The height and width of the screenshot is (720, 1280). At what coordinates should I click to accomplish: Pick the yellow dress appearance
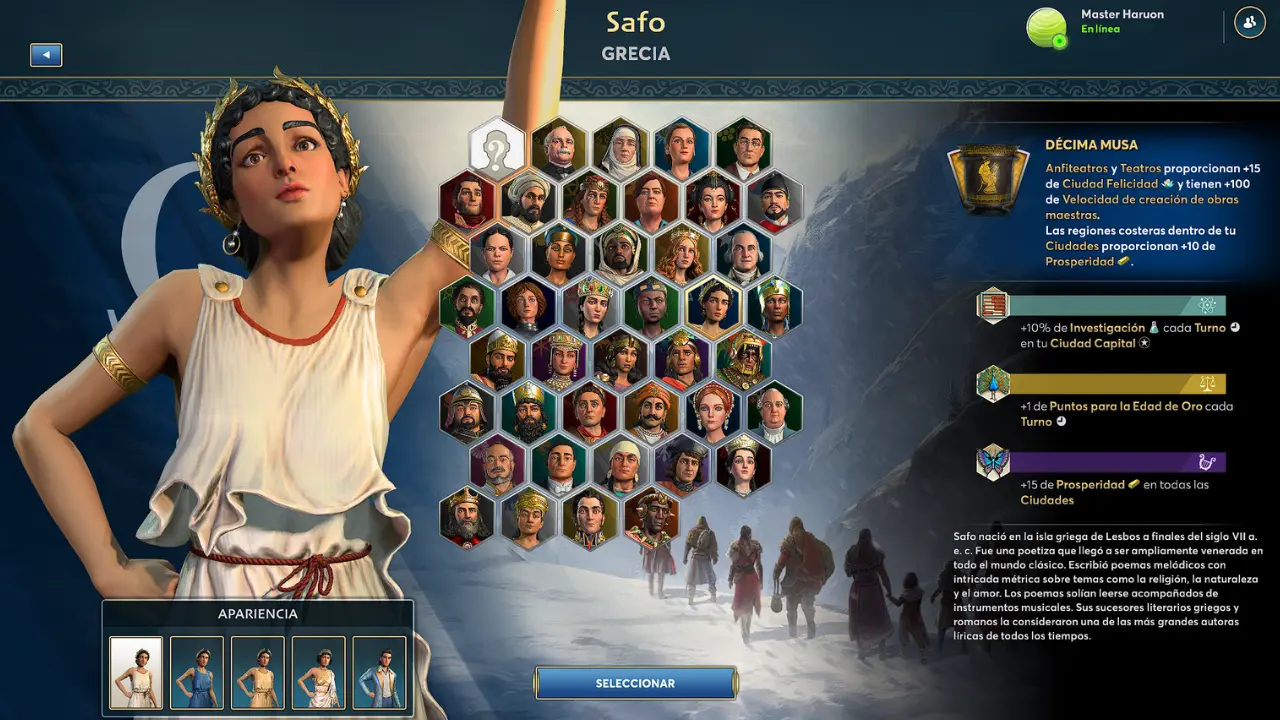258,673
